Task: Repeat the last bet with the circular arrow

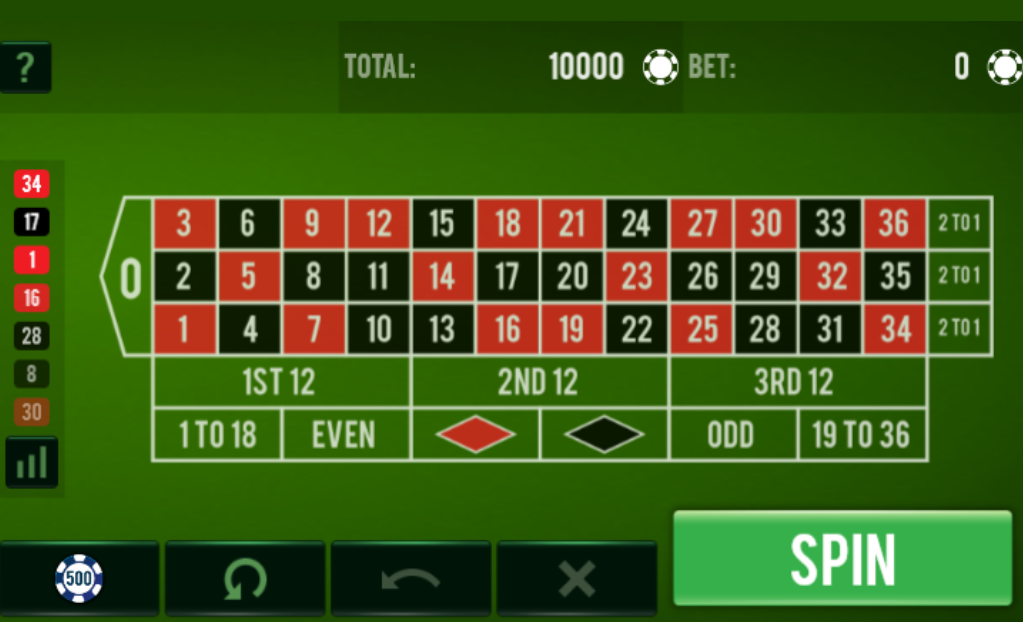Action: tap(244, 577)
